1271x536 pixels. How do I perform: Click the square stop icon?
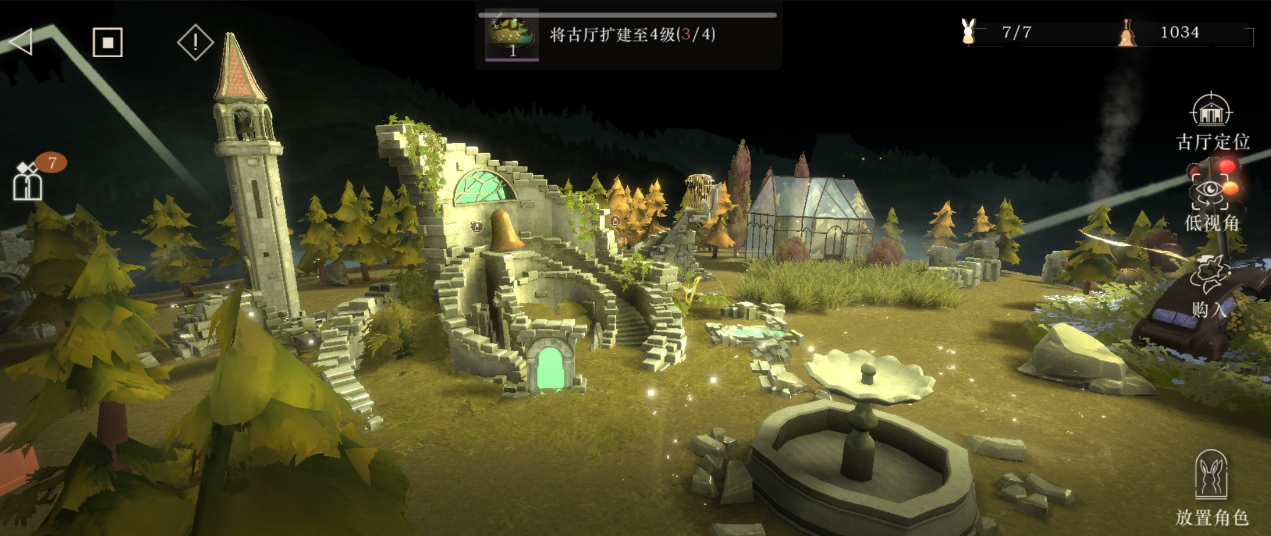tap(107, 42)
